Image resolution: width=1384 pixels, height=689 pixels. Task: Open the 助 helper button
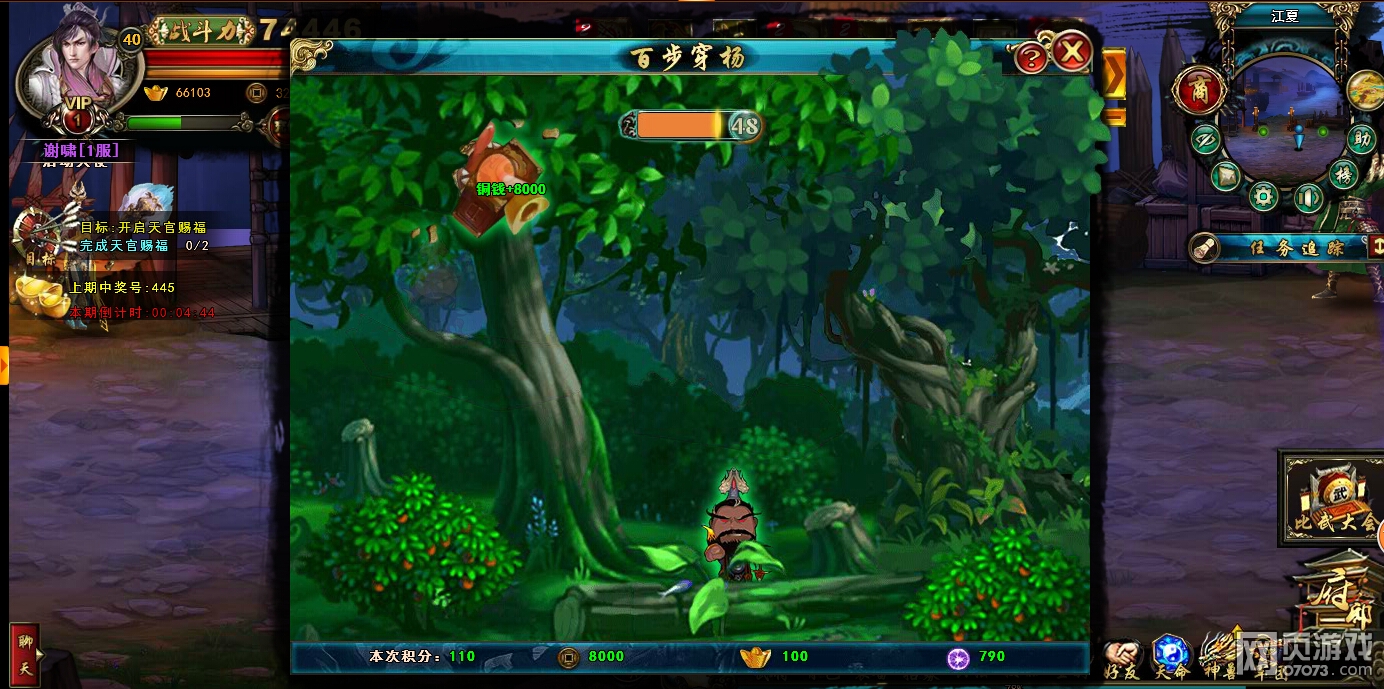click(x=1361, y=139)
